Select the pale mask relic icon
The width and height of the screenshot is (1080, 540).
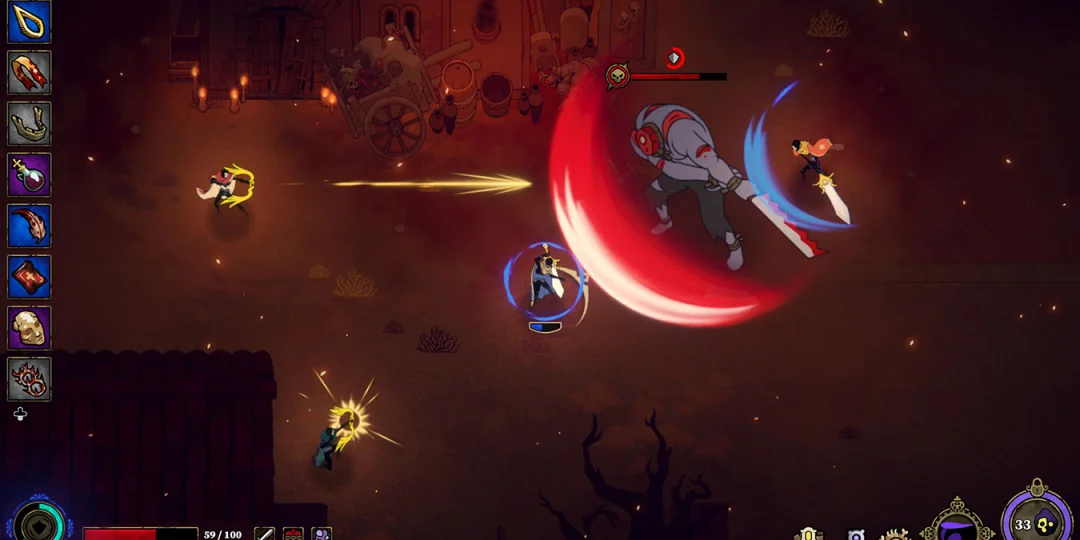click(x=29, y=328)
